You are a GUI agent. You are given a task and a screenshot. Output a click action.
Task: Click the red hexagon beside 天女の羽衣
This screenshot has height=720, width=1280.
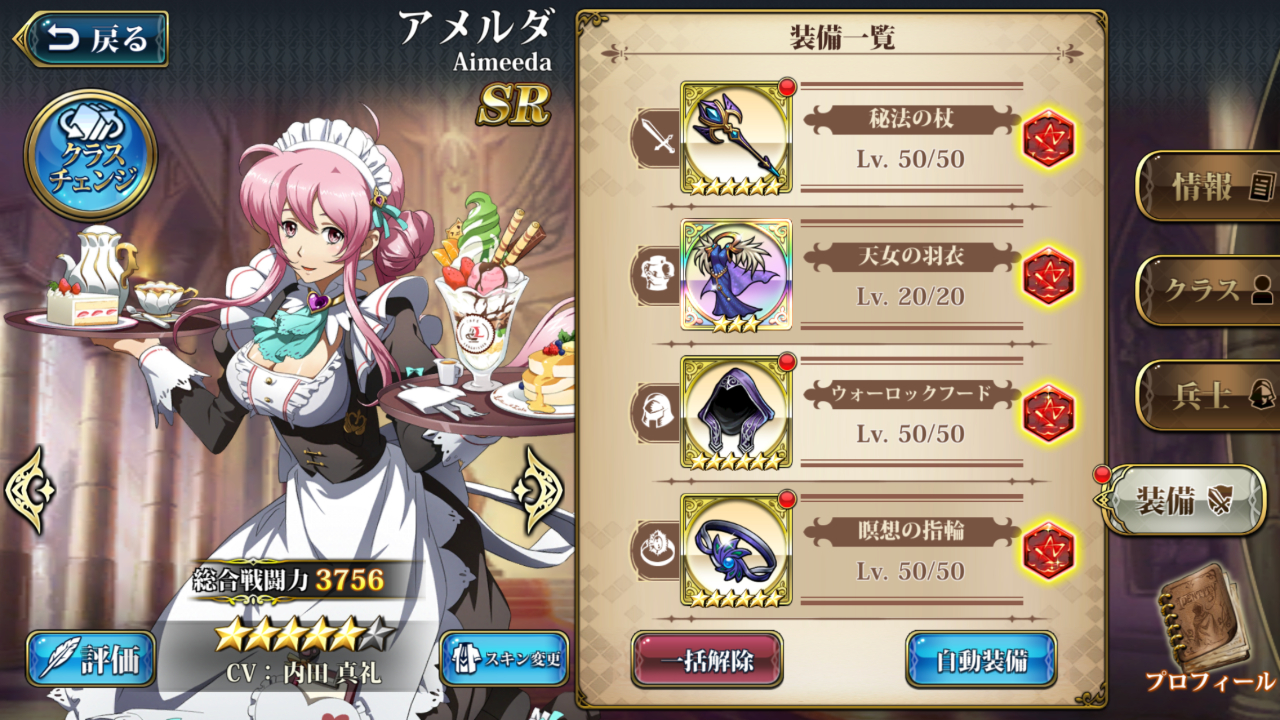tap(1048, 275)
